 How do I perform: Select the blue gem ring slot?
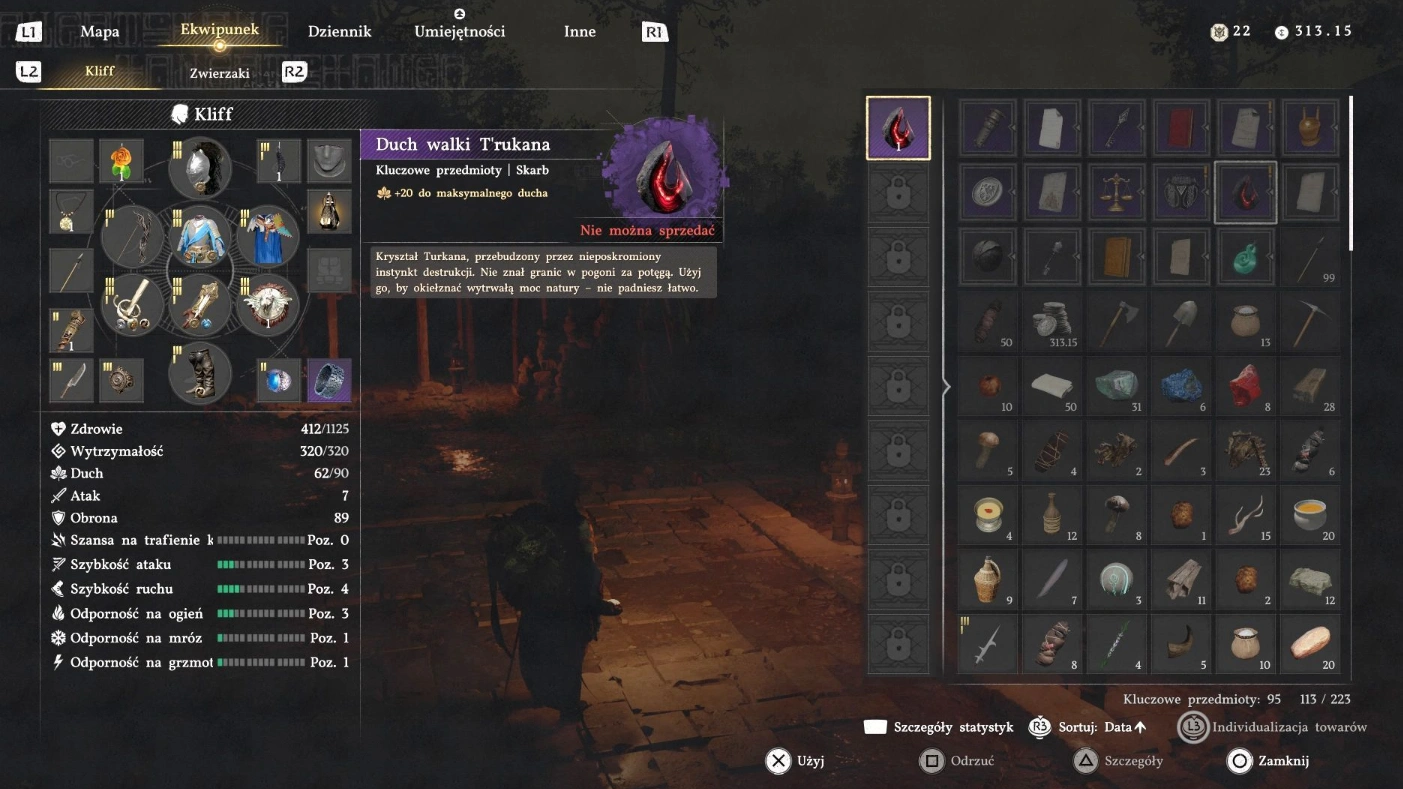tap(279, 380)
